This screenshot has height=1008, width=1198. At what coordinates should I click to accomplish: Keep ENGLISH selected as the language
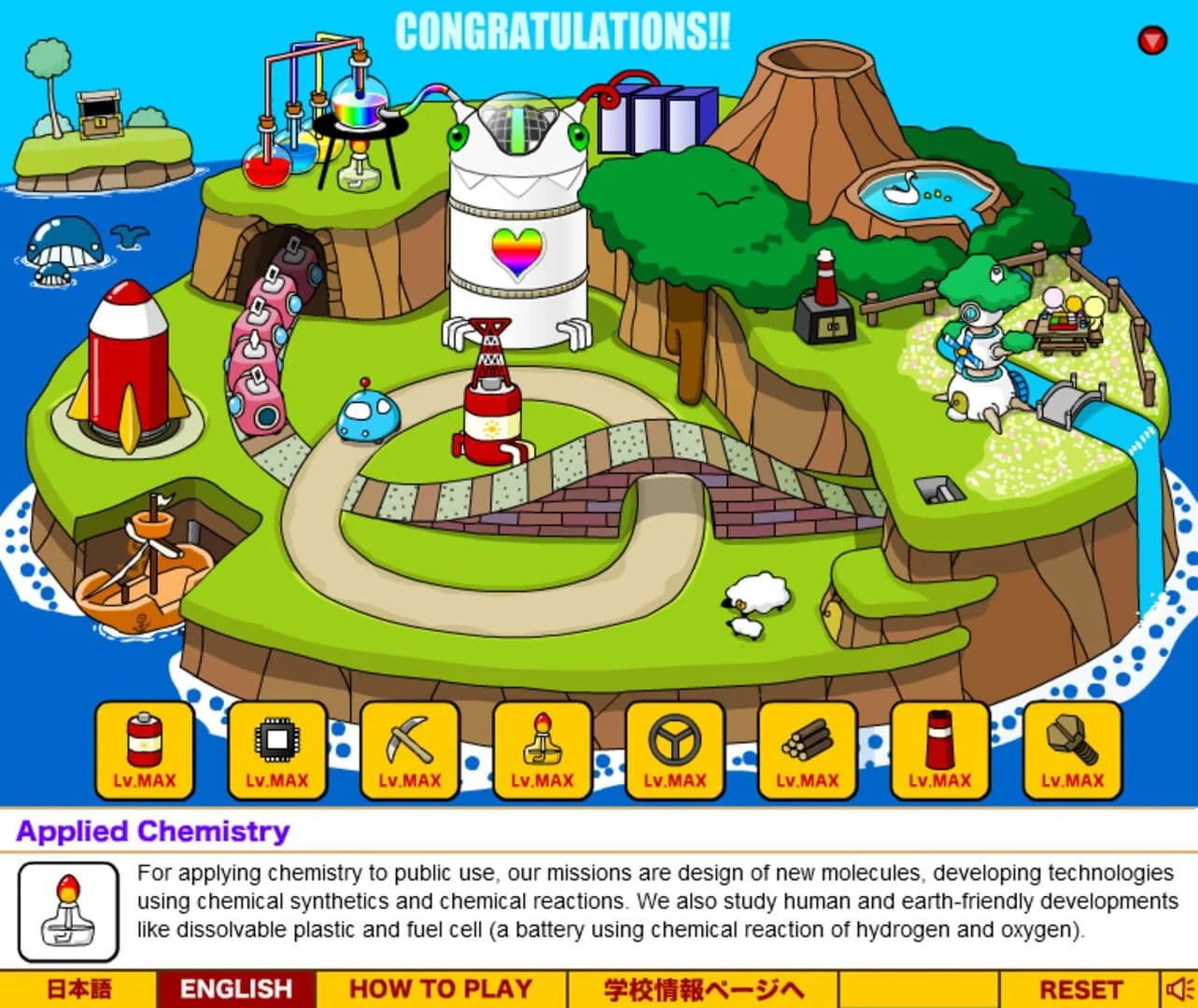[236, 987]
